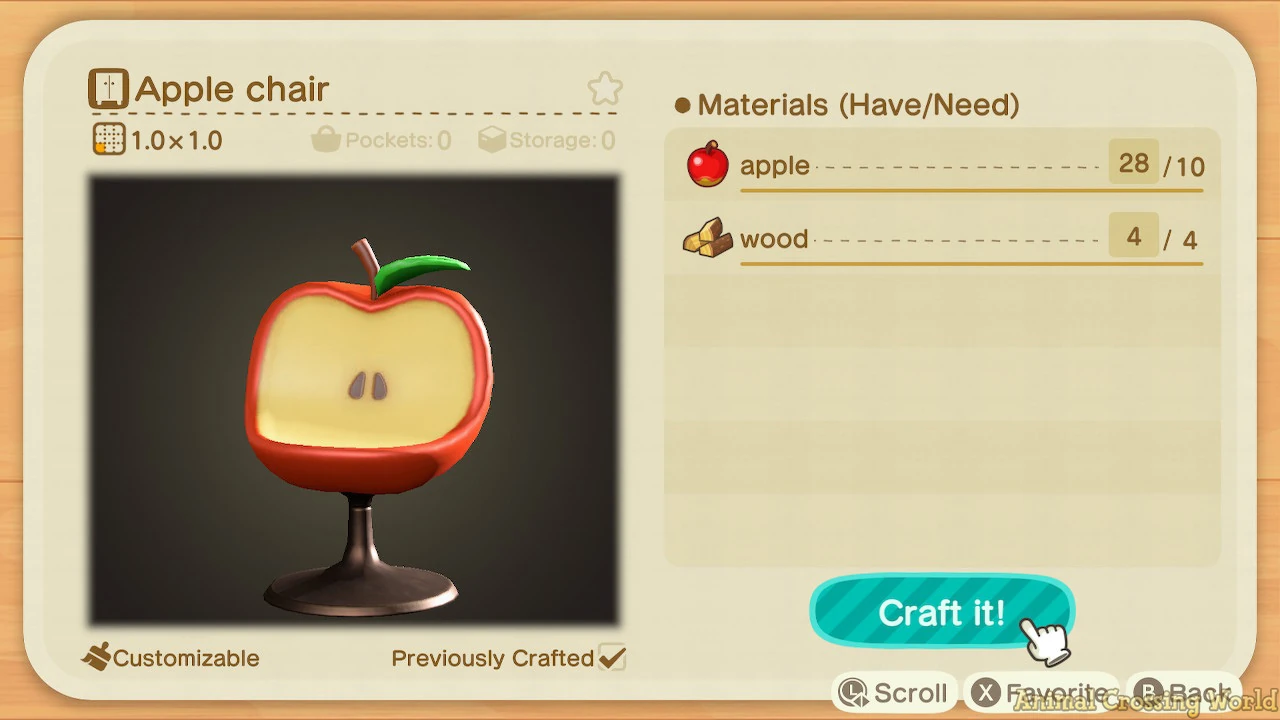Click the Previously Crafted checkmark

[x=614, y=657]
